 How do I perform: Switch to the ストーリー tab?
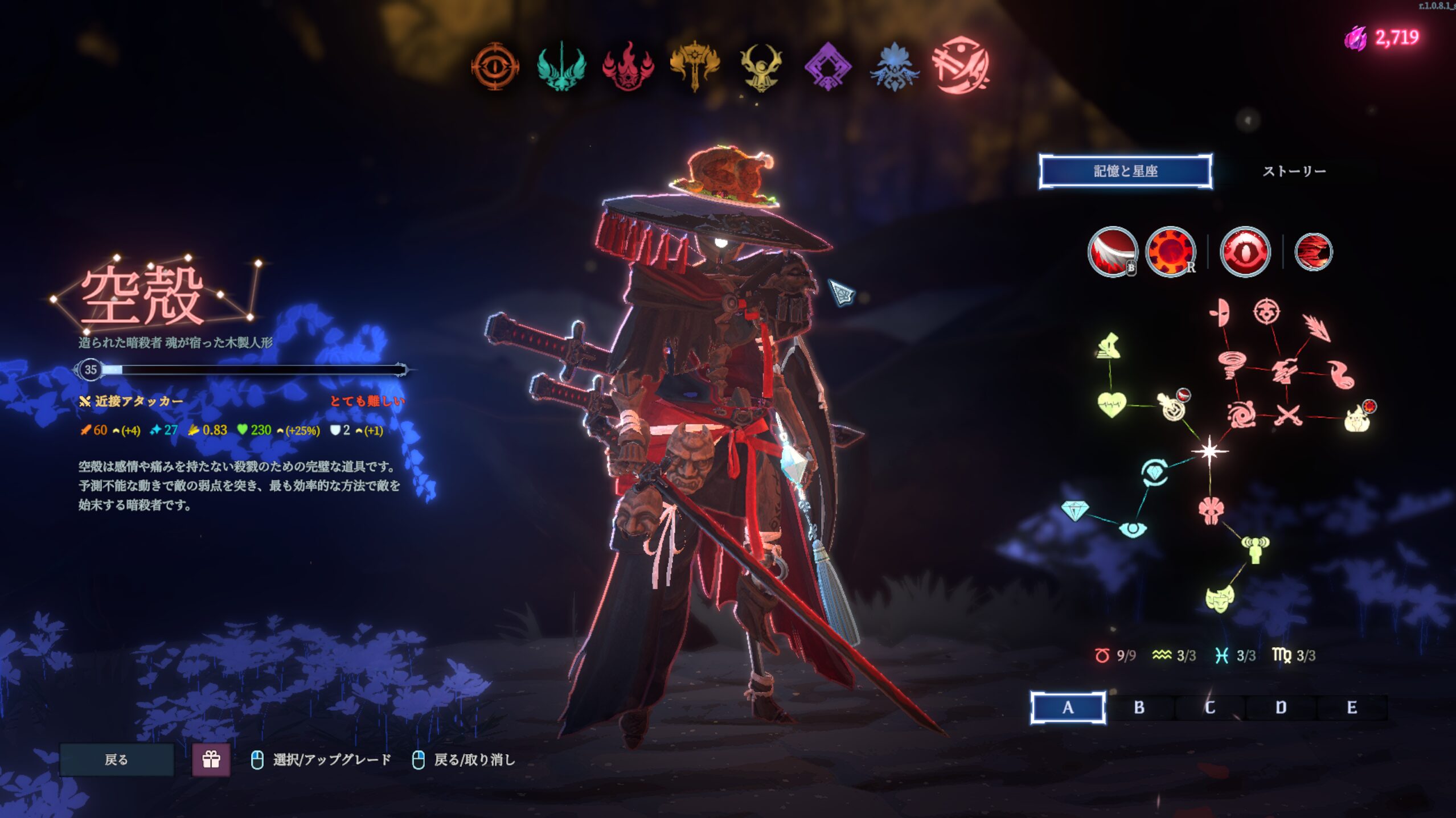(1294, 171)
